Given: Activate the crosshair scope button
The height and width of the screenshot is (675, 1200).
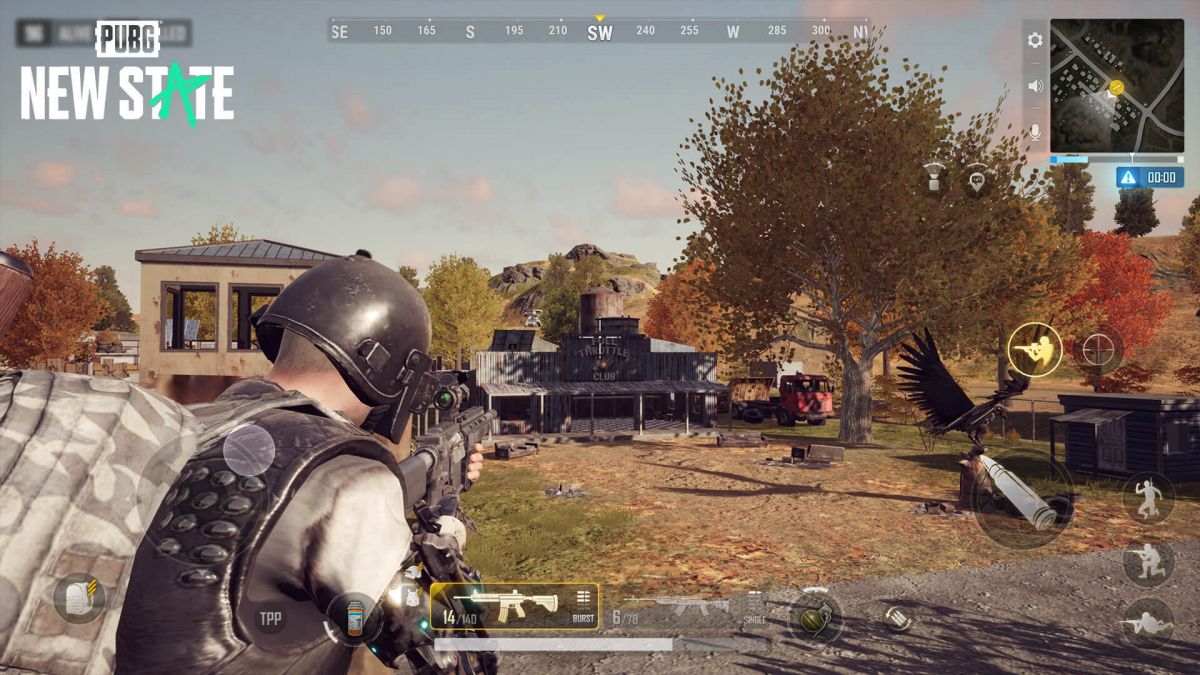Looking at the screenshot, I should (1098, 350).
